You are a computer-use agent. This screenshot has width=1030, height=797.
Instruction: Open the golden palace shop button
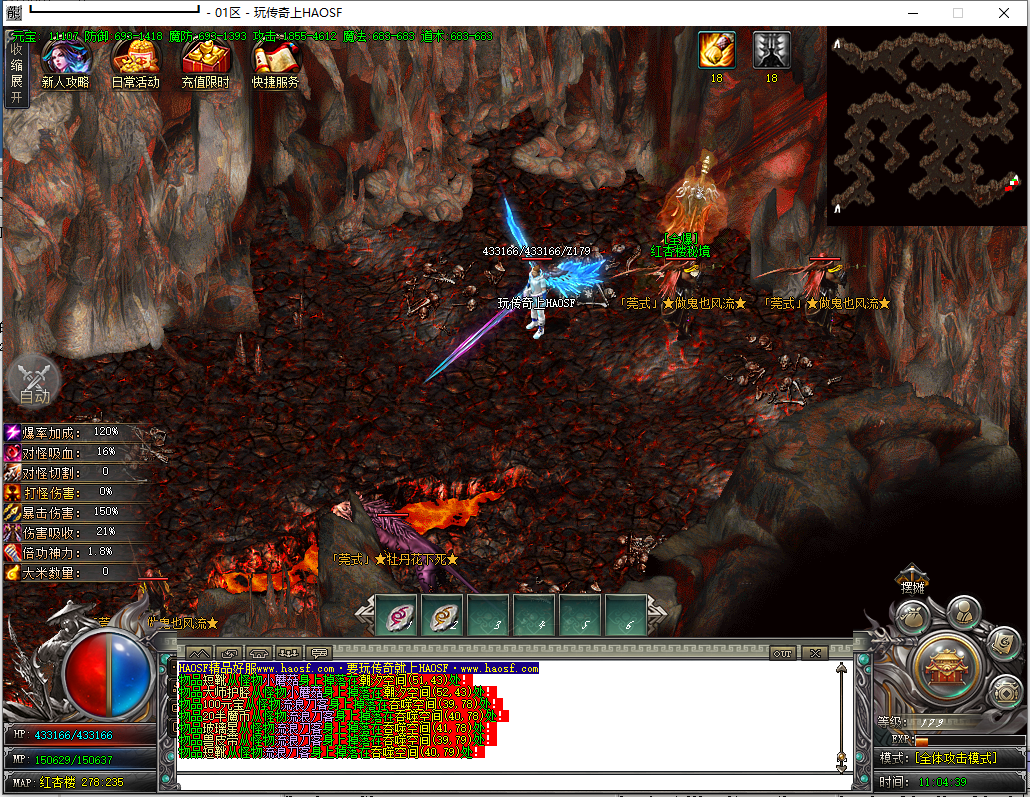943,666
